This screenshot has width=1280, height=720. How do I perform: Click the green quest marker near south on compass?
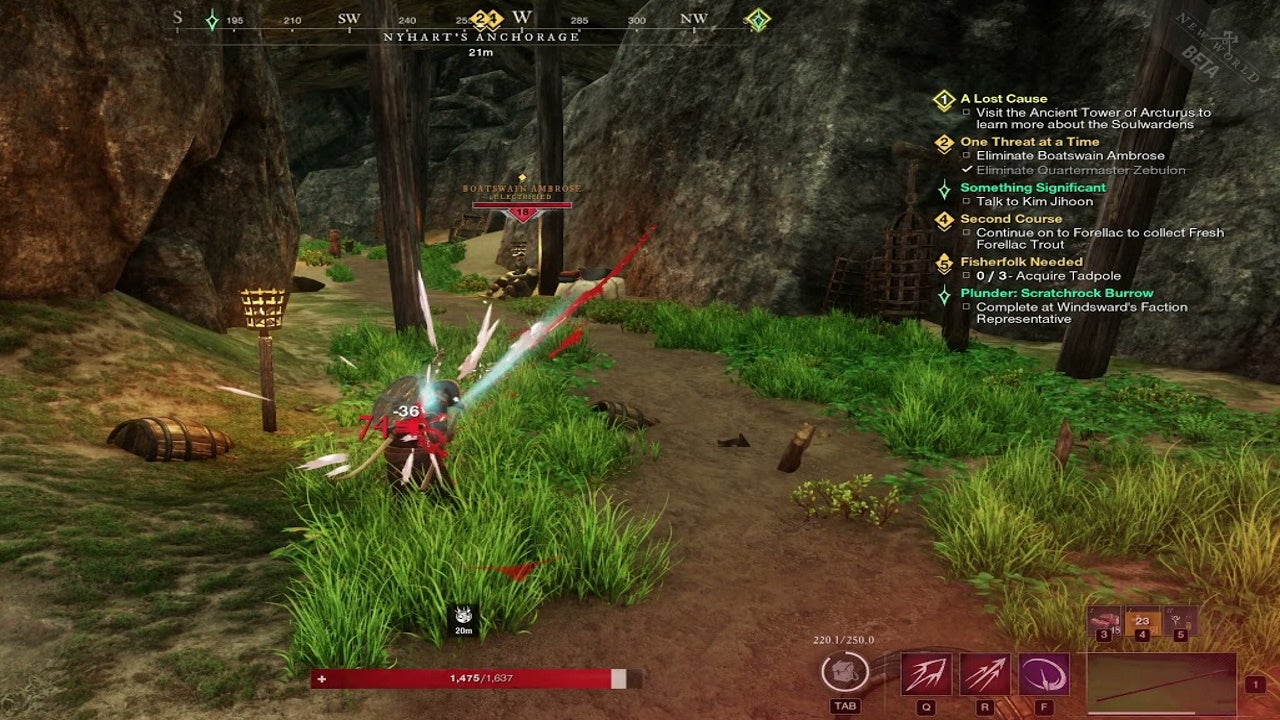pyautogui.click(x=212, y=20)
